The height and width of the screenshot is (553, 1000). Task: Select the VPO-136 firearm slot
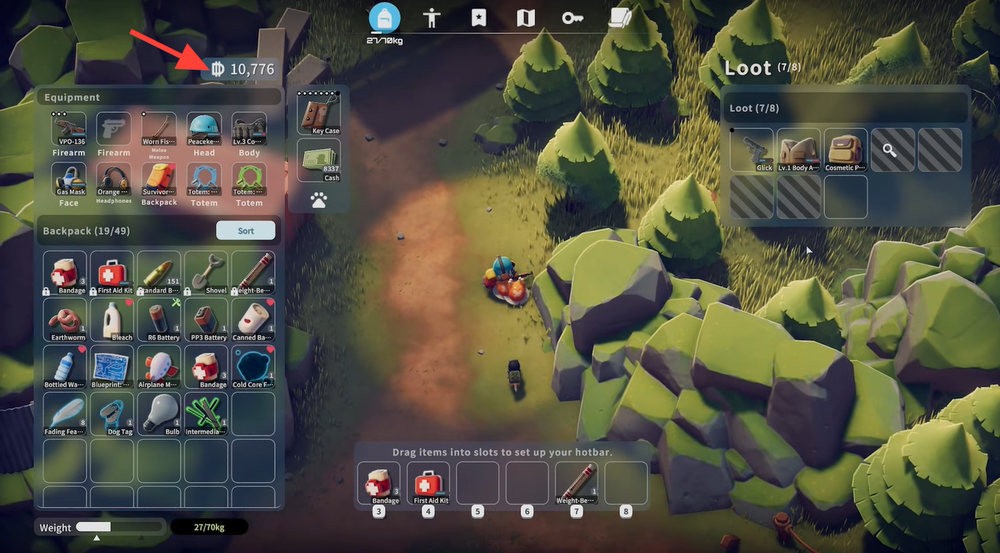[x=68, y=132]
